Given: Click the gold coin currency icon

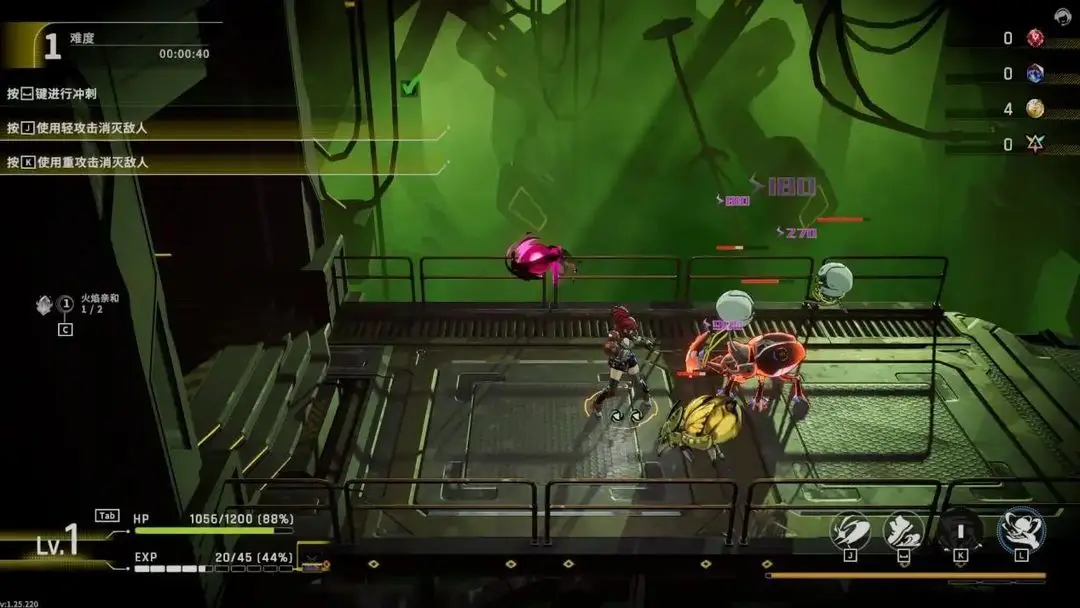Looking at the screenshot, I should (1035, 108).
